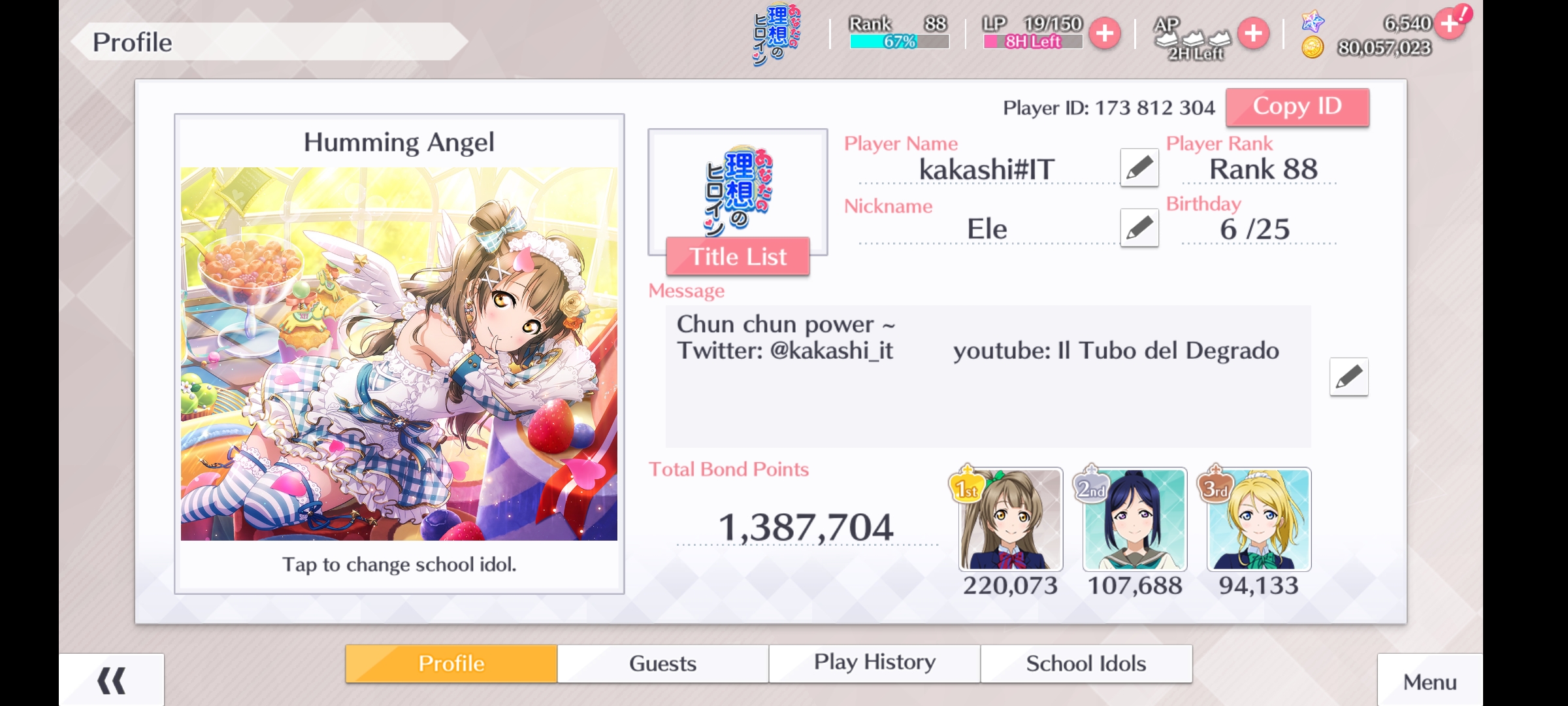Switch to the Guests tab
The width and height of the screenshot is (1568, 706).
pos(662,664)
